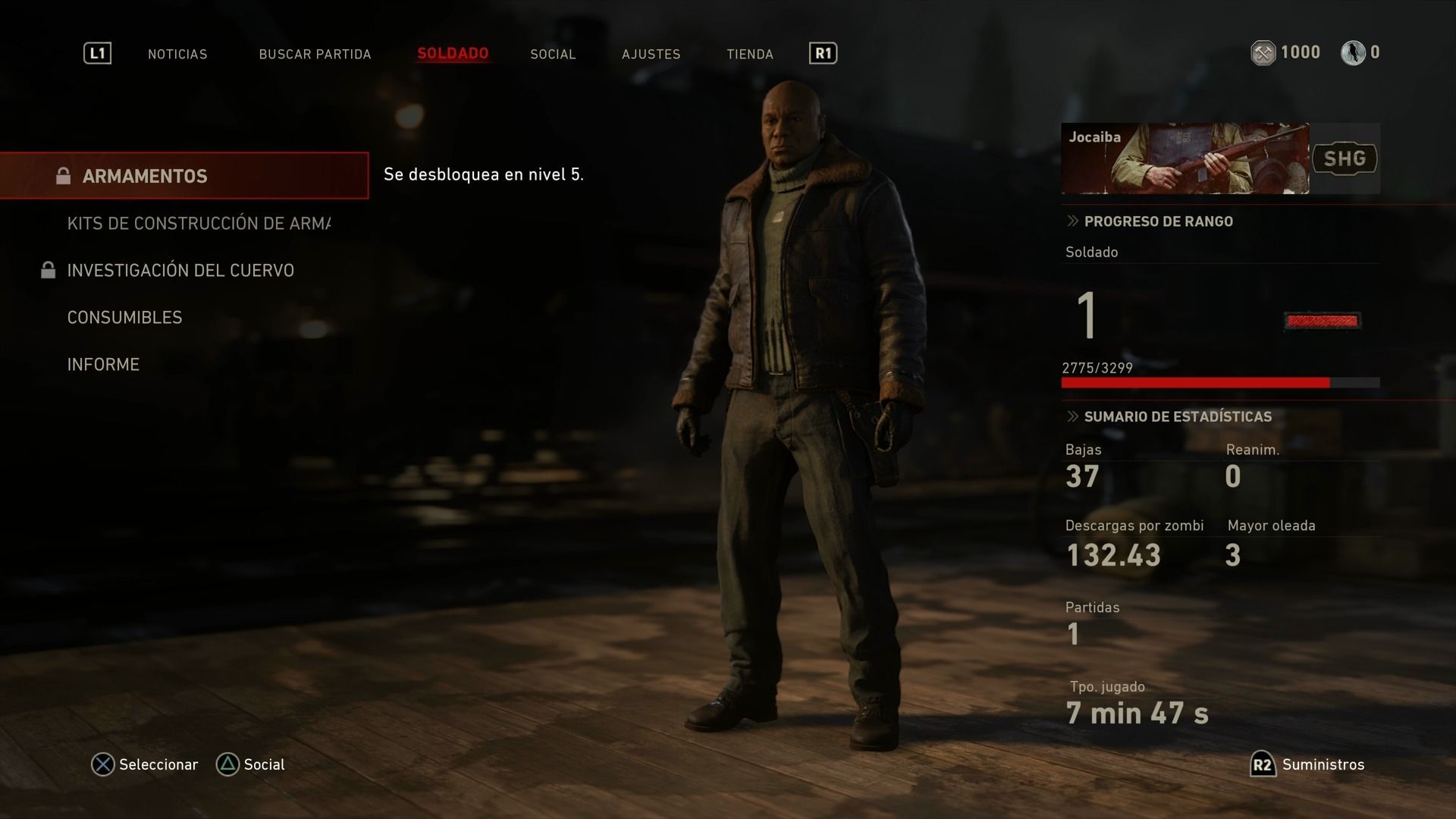Go to the Social tab

coord(553,54)
